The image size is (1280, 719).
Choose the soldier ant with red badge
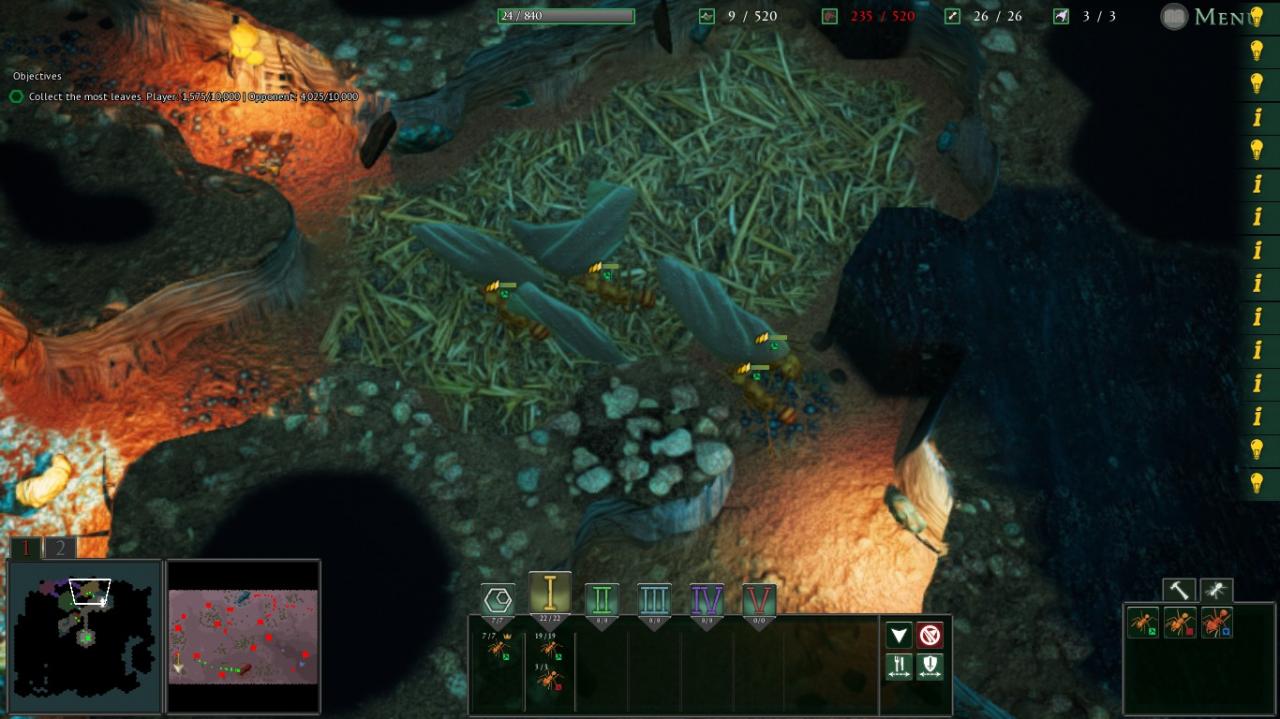click(x=1180, y=623)
